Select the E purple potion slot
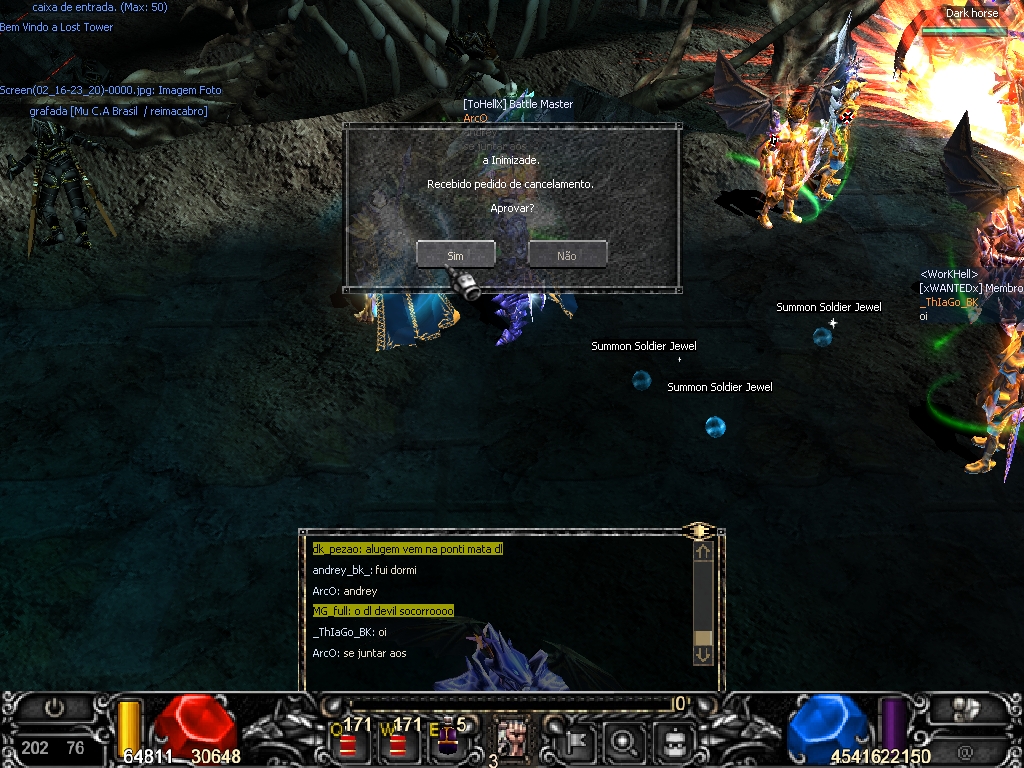 447,742
